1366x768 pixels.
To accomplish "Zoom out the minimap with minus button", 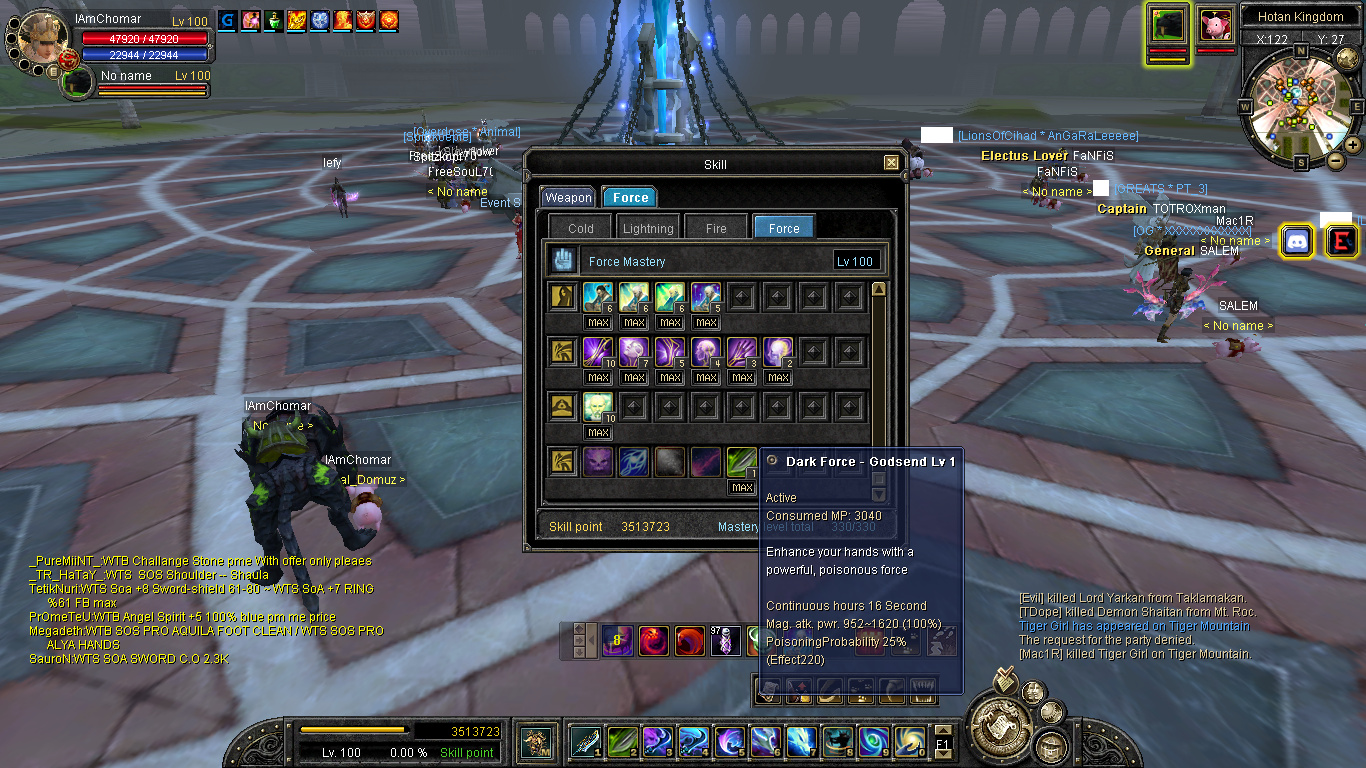I will point(1335,160).
